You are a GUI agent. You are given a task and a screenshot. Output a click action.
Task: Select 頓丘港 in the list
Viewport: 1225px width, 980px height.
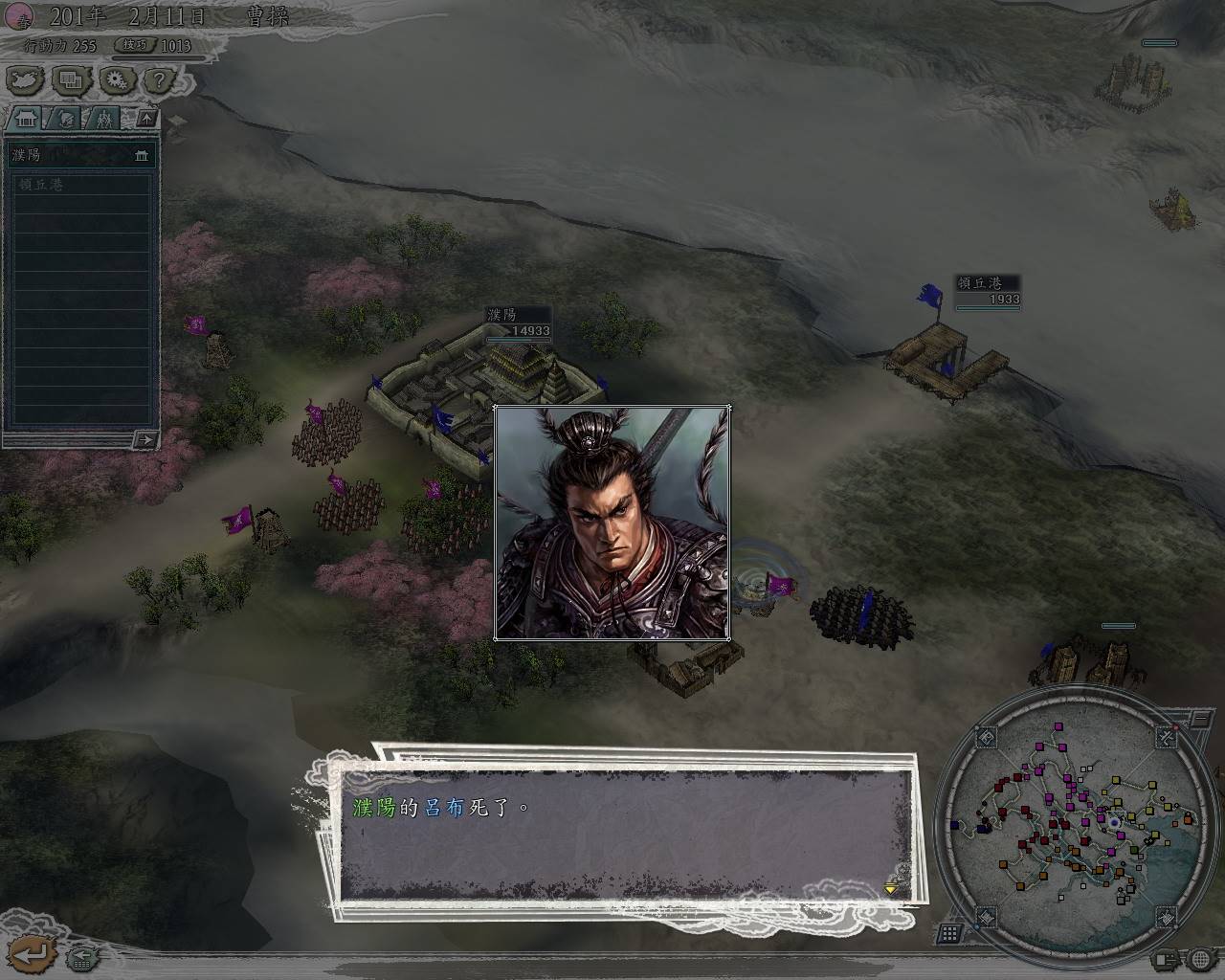pyautogui.click(x=80, y=184)
